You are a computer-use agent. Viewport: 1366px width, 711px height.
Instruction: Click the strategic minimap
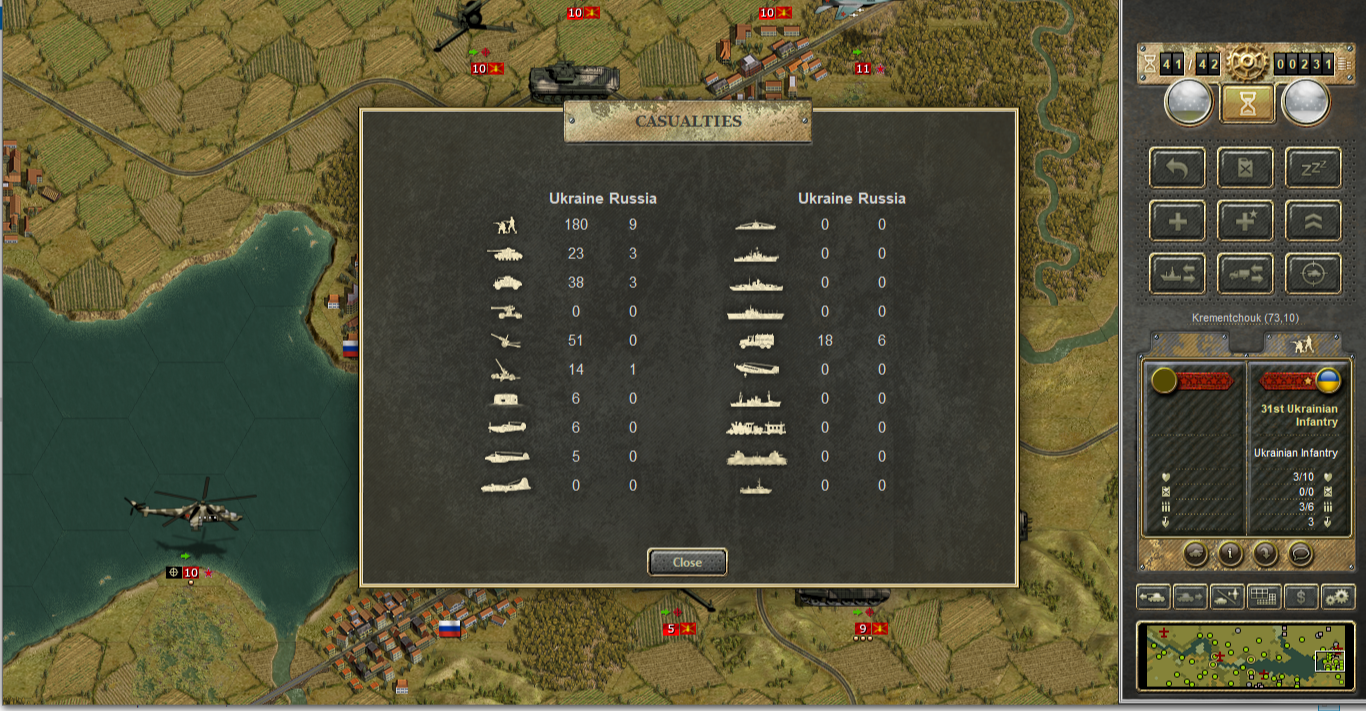[1246, 656]
